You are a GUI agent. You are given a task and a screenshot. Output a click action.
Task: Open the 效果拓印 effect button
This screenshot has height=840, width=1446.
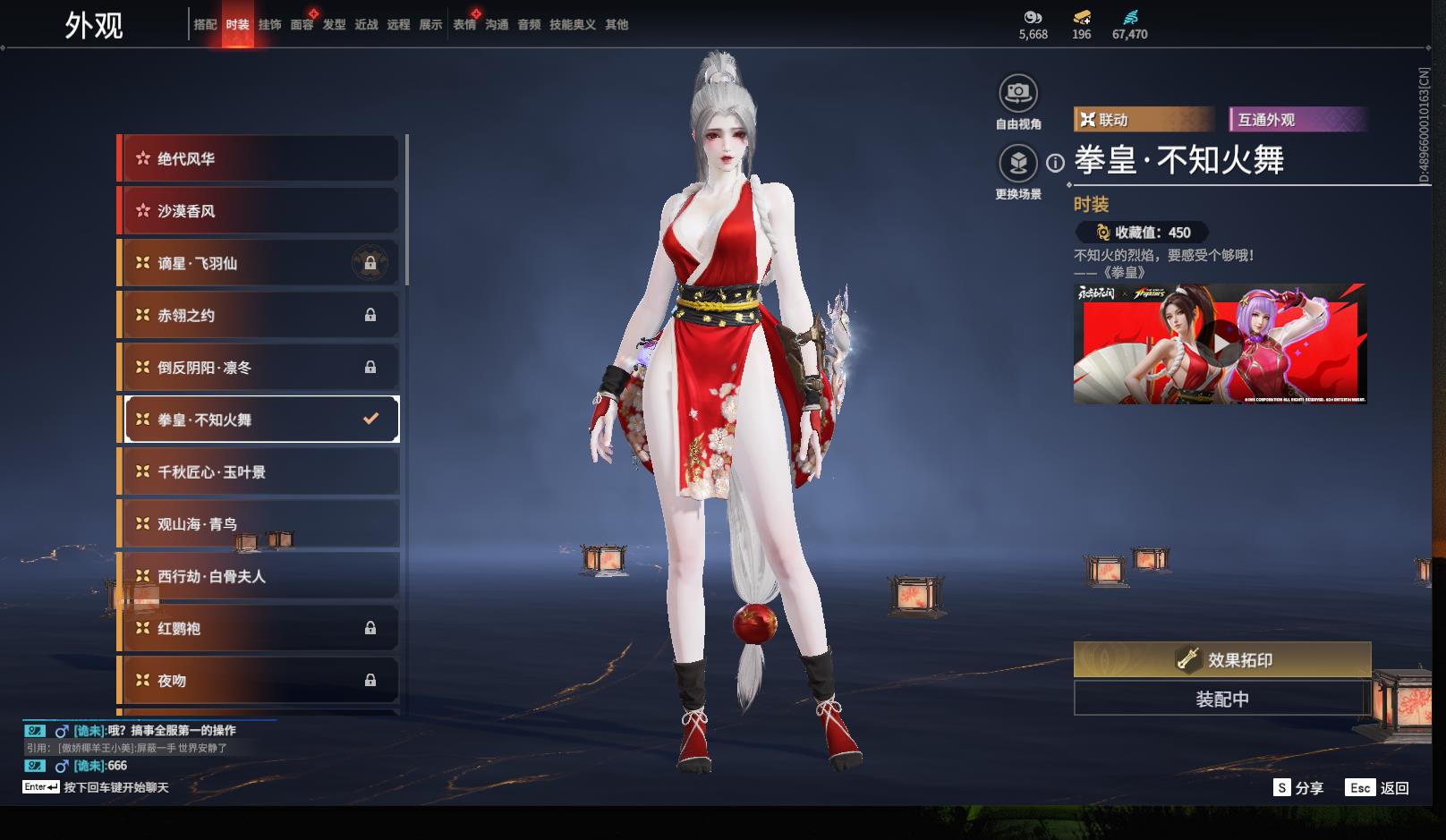click(1222, 660)
